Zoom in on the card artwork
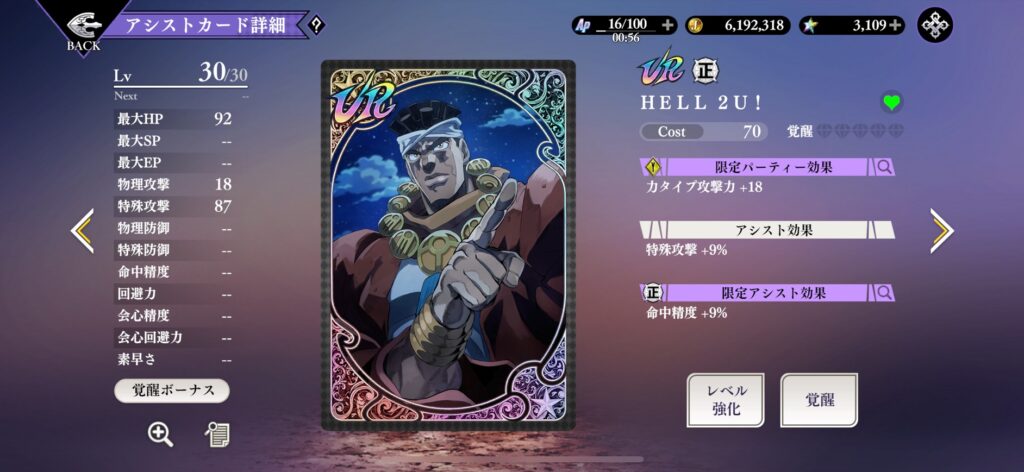This screenshot has height=472, width=1024. click(160, 433)
